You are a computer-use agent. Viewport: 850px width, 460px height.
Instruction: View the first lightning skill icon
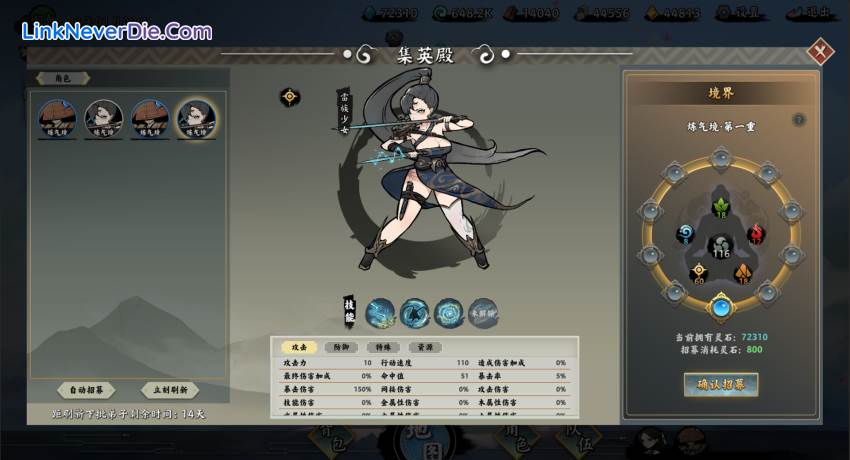(380, 313)
